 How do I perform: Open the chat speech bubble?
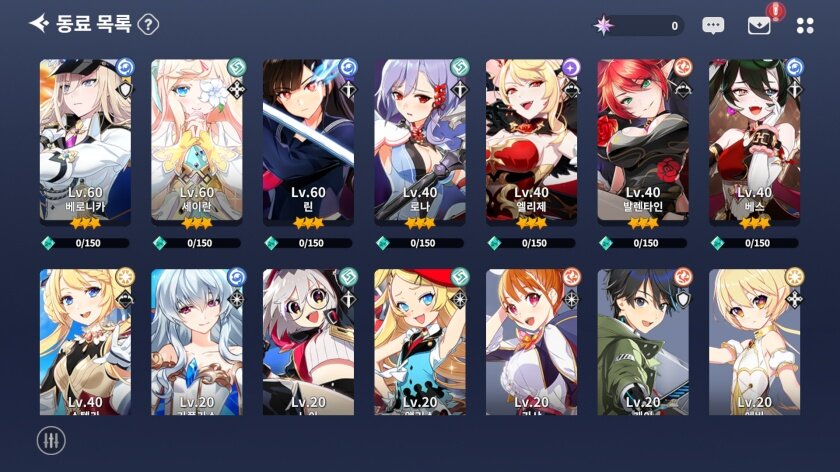[712, 26]
